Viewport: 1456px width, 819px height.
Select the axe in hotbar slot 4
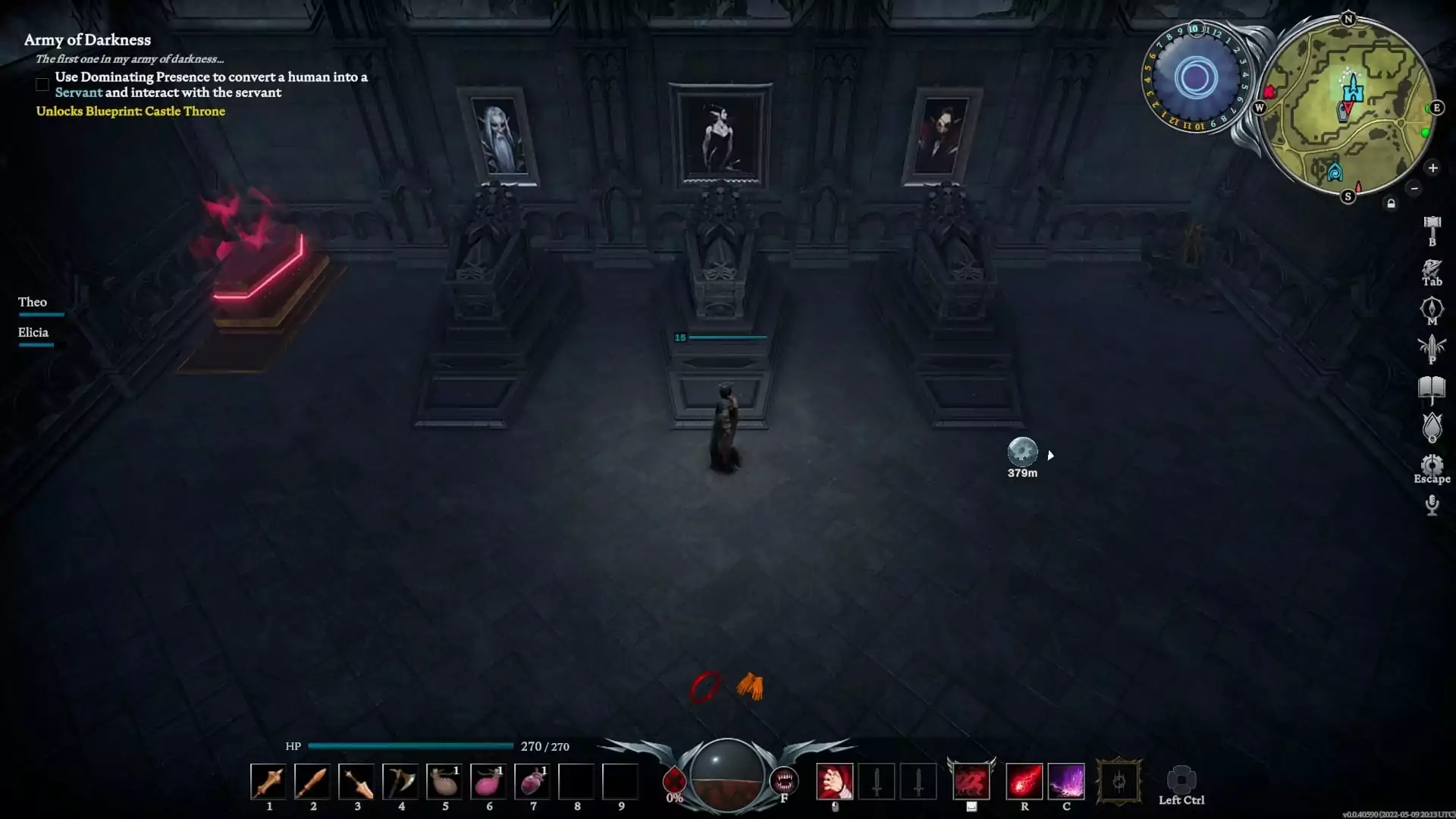[400, 782]
